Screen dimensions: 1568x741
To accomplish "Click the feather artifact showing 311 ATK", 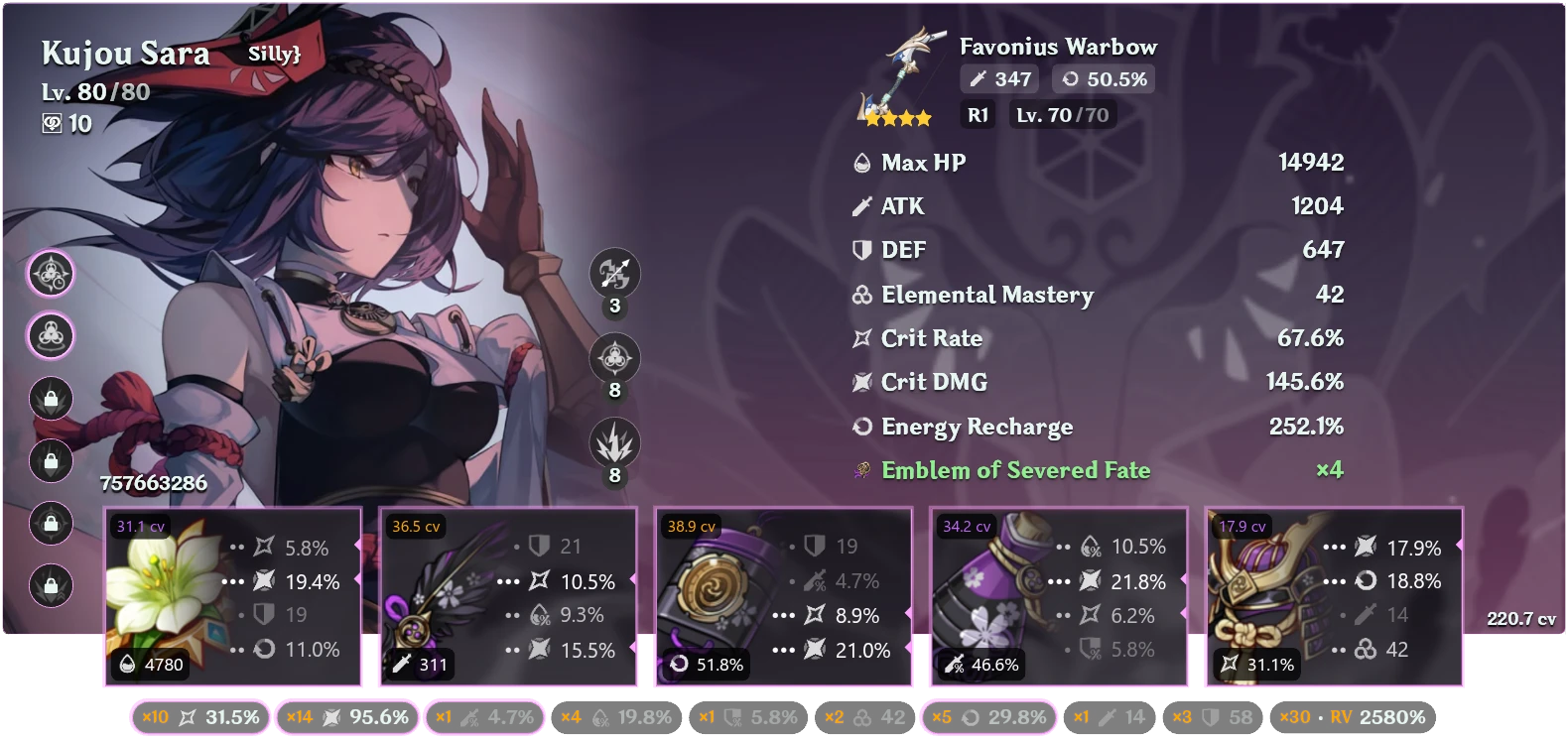I will (508, 595).
